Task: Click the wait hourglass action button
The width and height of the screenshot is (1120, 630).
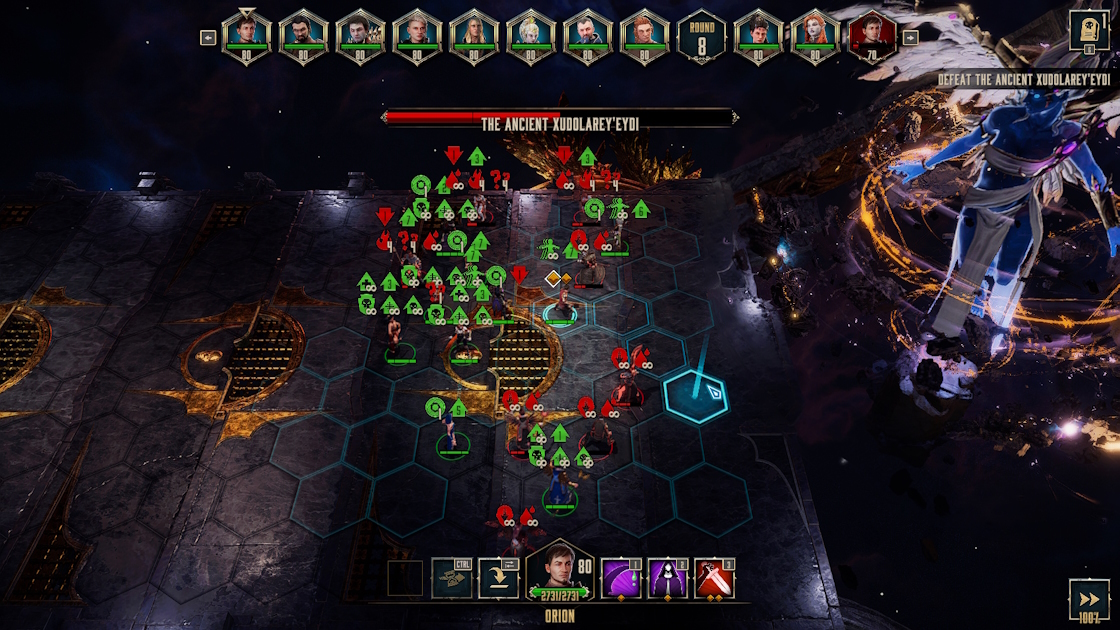Action: coord(451,578)
